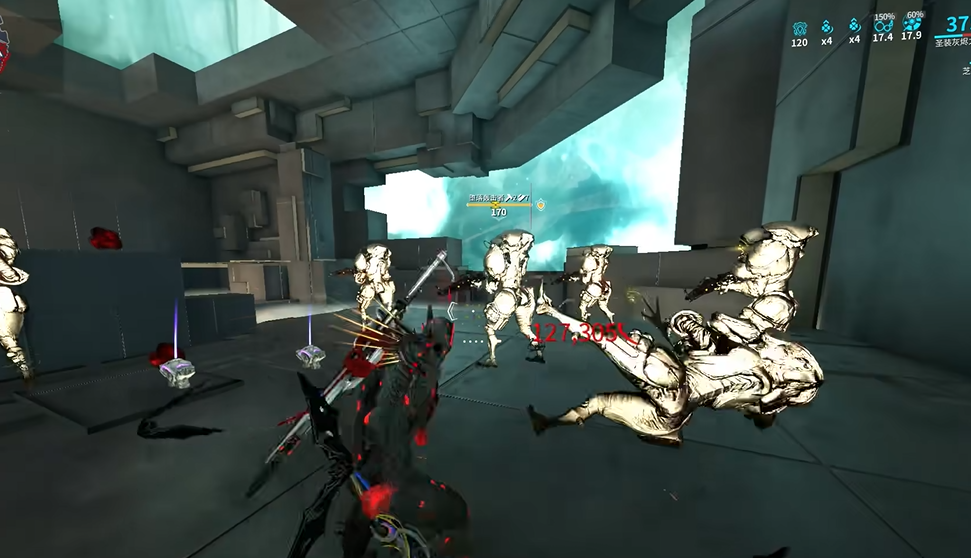This screenshot has width=971, height=558.
Task: Click the 150% buff icon
Action: click(x=882, y=27)
